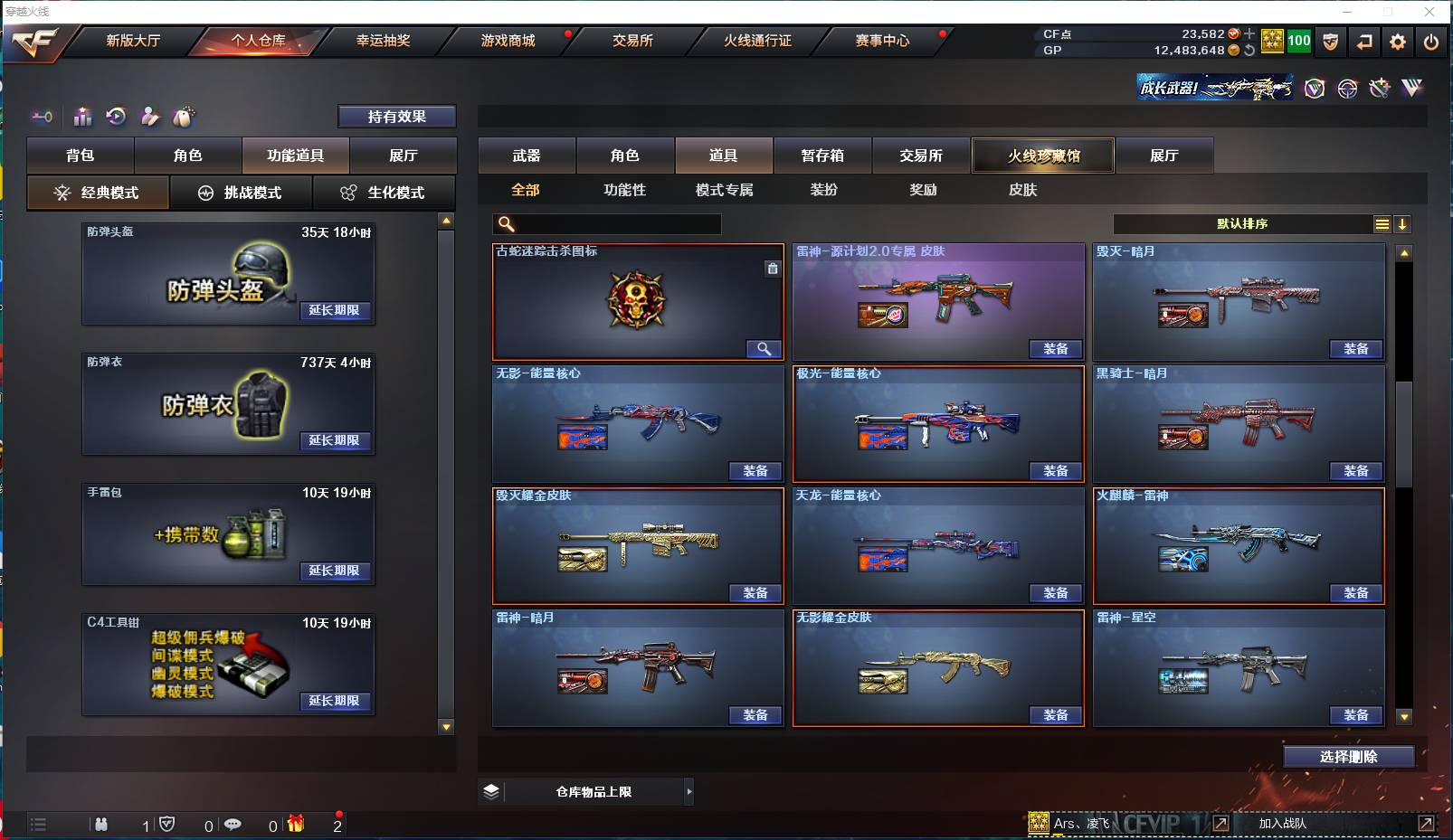Select the character rename icon in the small toolbar
1453x840 pixels.
149,117
